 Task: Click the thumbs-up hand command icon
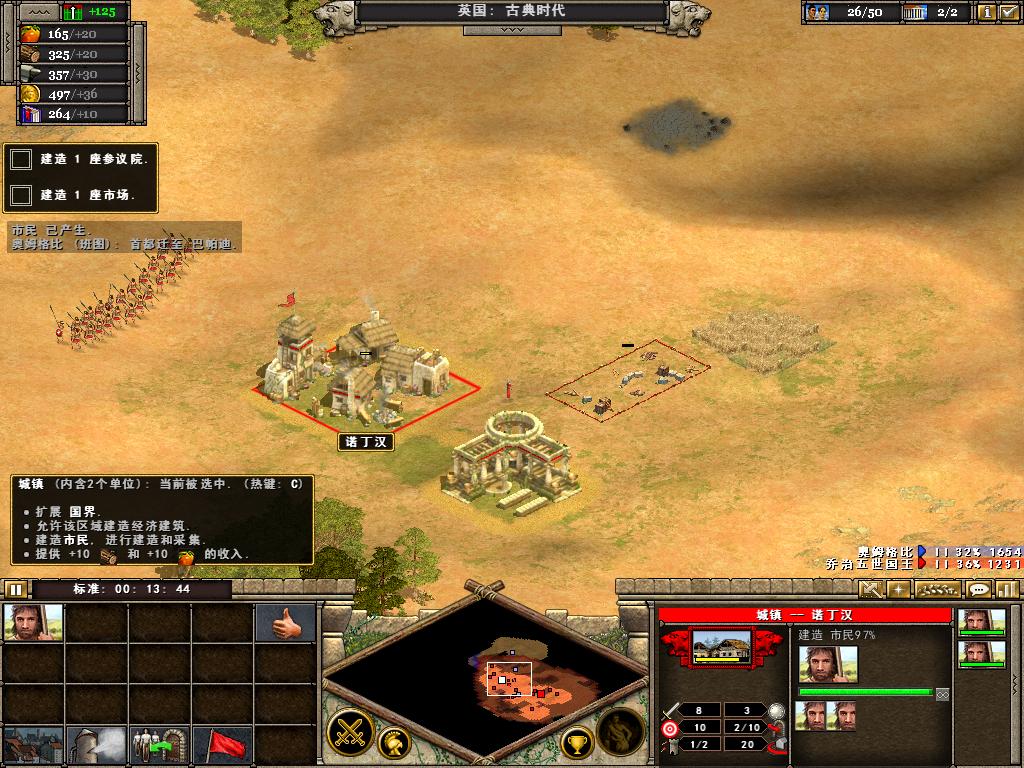285,623
